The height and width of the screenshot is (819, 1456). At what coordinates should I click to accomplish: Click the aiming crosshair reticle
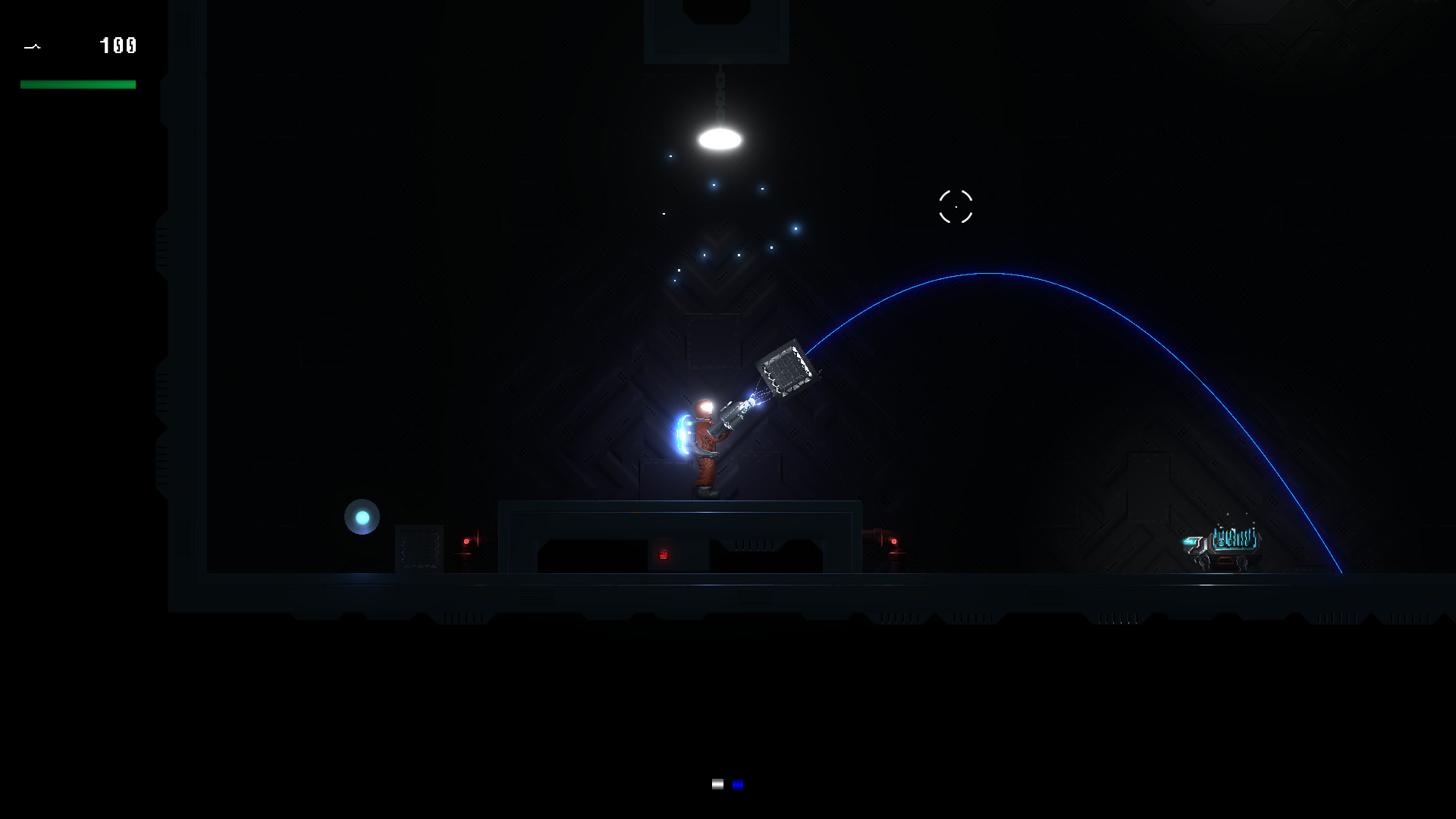click(x=956, y=207)
